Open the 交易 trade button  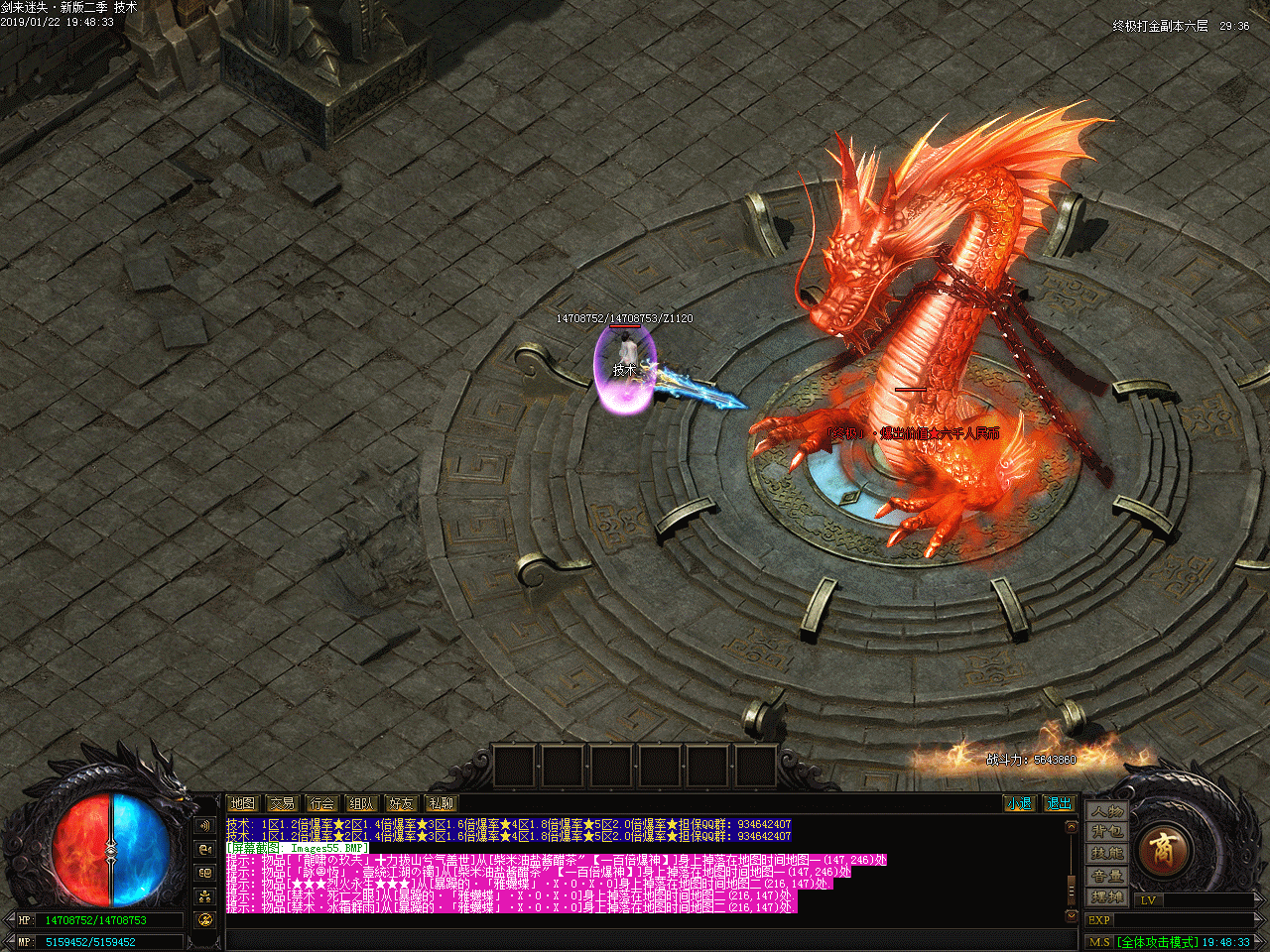[x=282, y=803]
